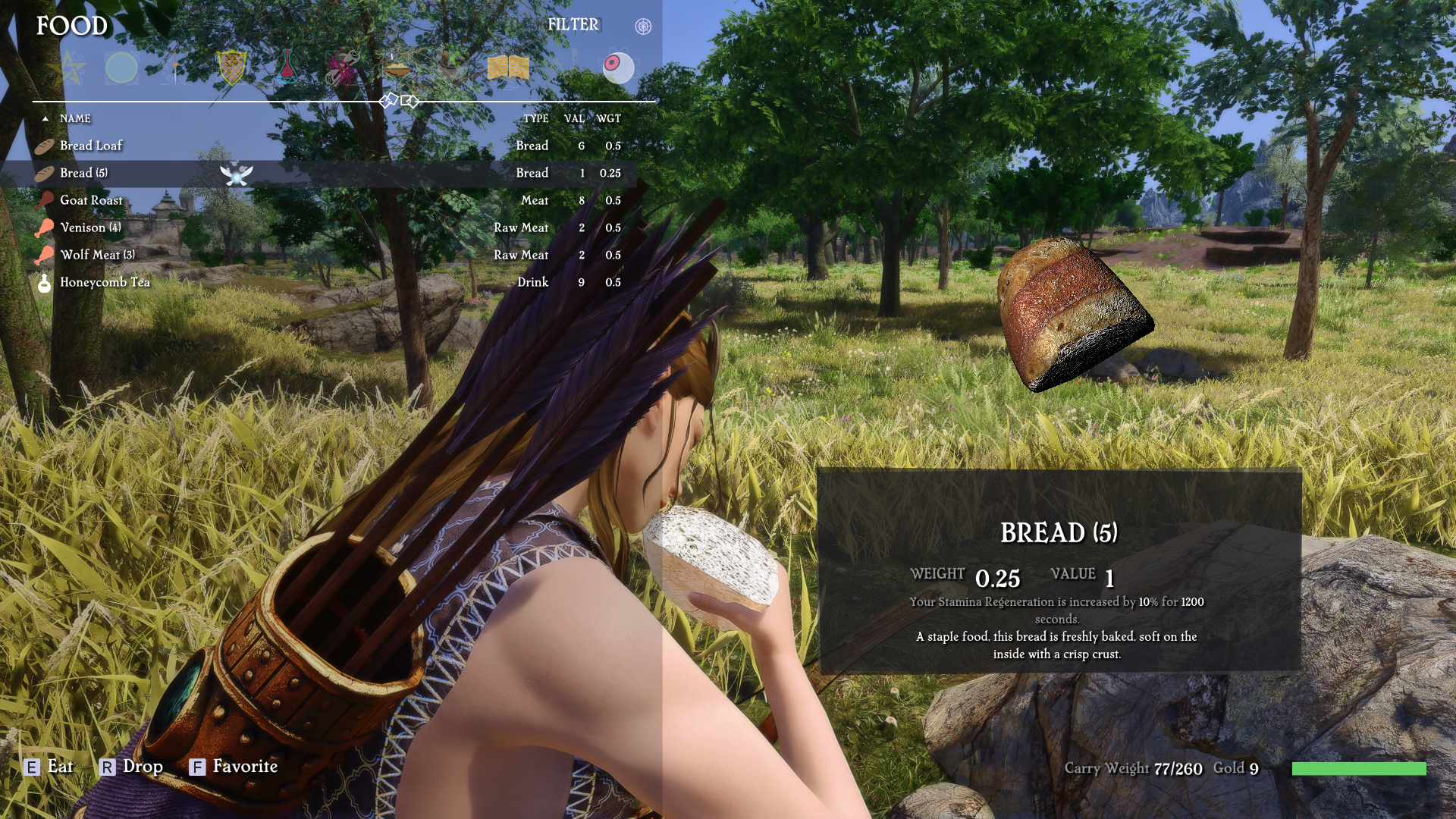The image size is (1456, 819).
Task: Select the Bread Loaf row
Action: (x=91, y=146)
